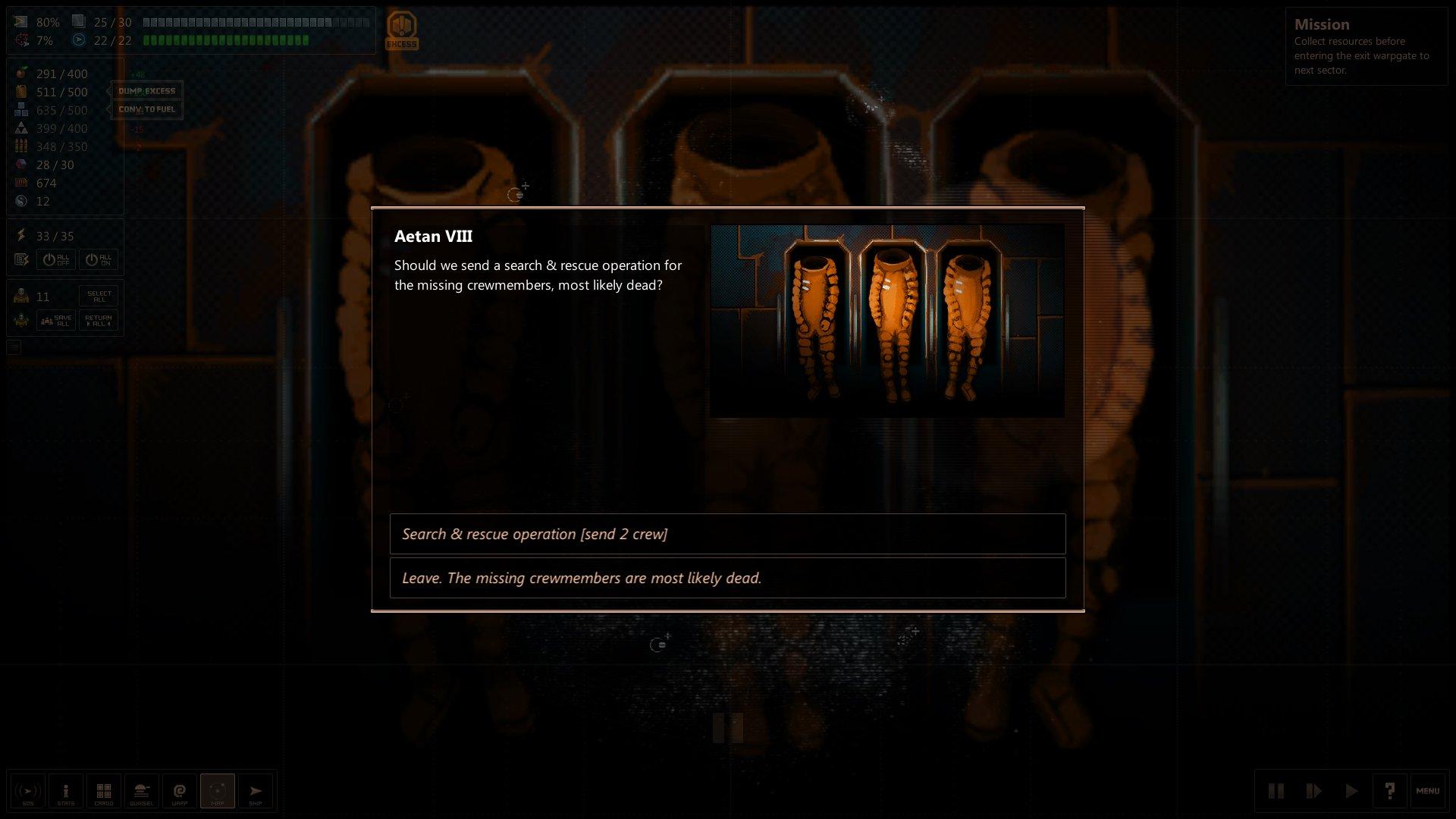Click the Save All crew button
Viewport: 1456px width, 819px height.
click(x=56, y=321)
